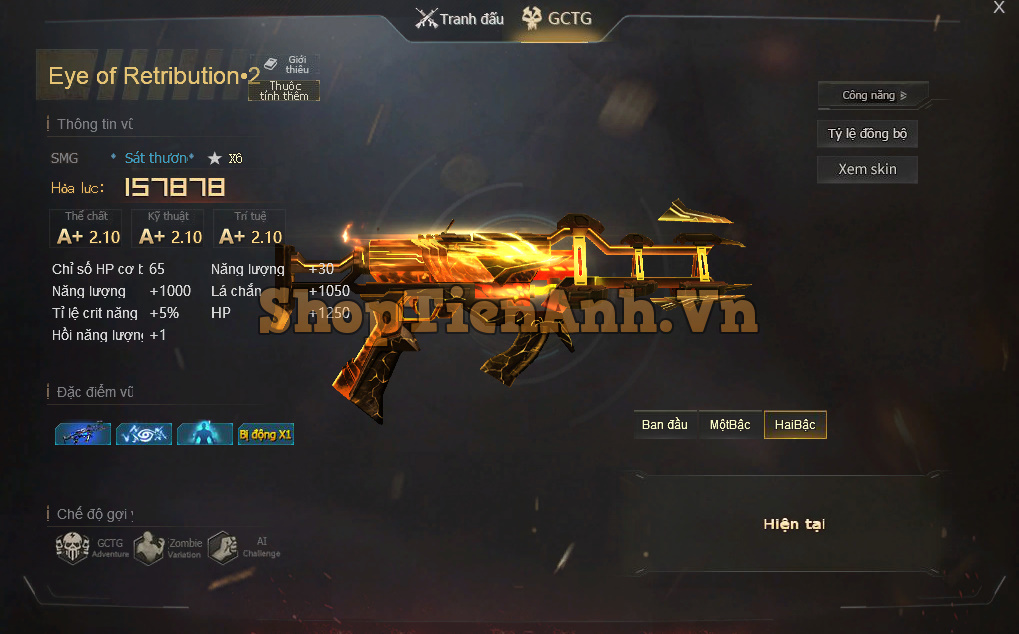Choose the AI Challenge mode icon
The width and height of the screenshot is (1019, 634).
(x=223, y=547)
